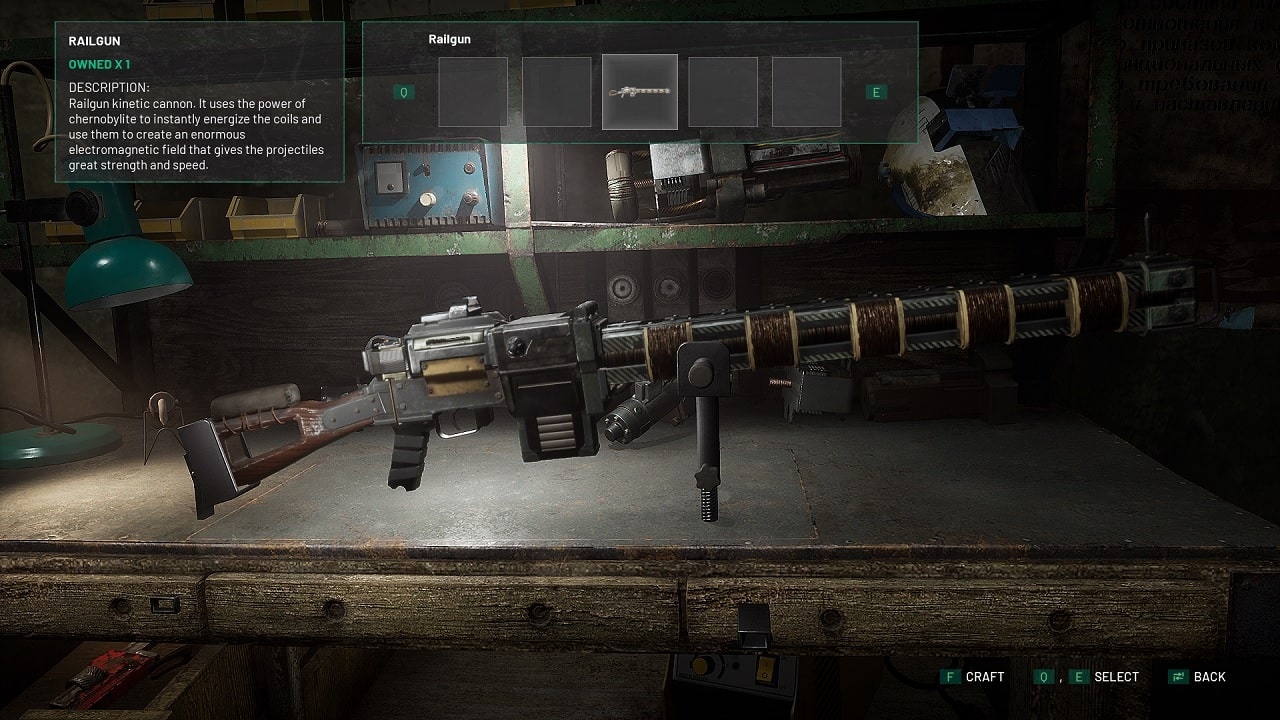Select the Railgun weapon slot
1280x720 pixels.
(x=640, y=92)
